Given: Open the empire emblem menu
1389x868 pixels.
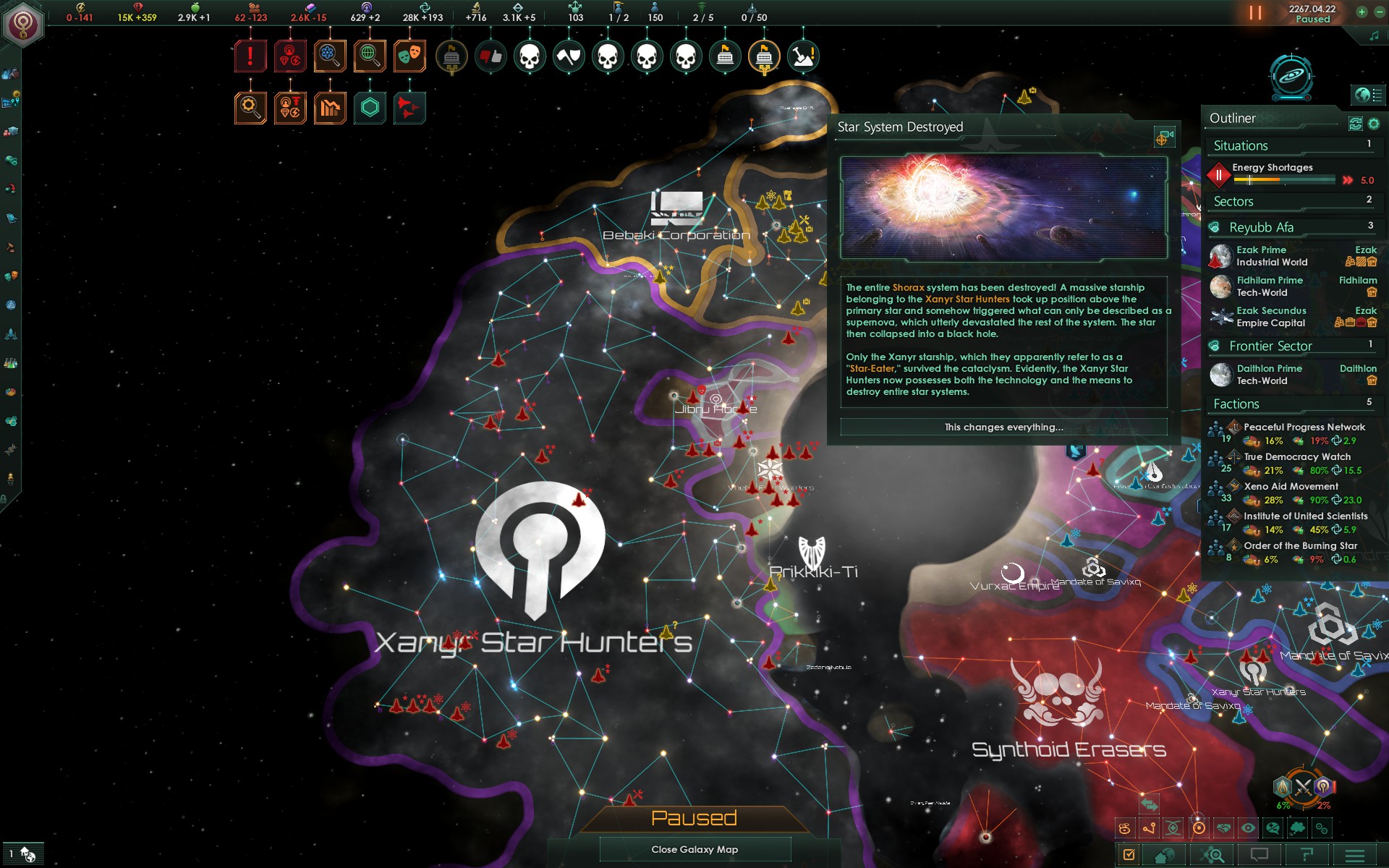Looking at the screenshot, I should 23,25.
